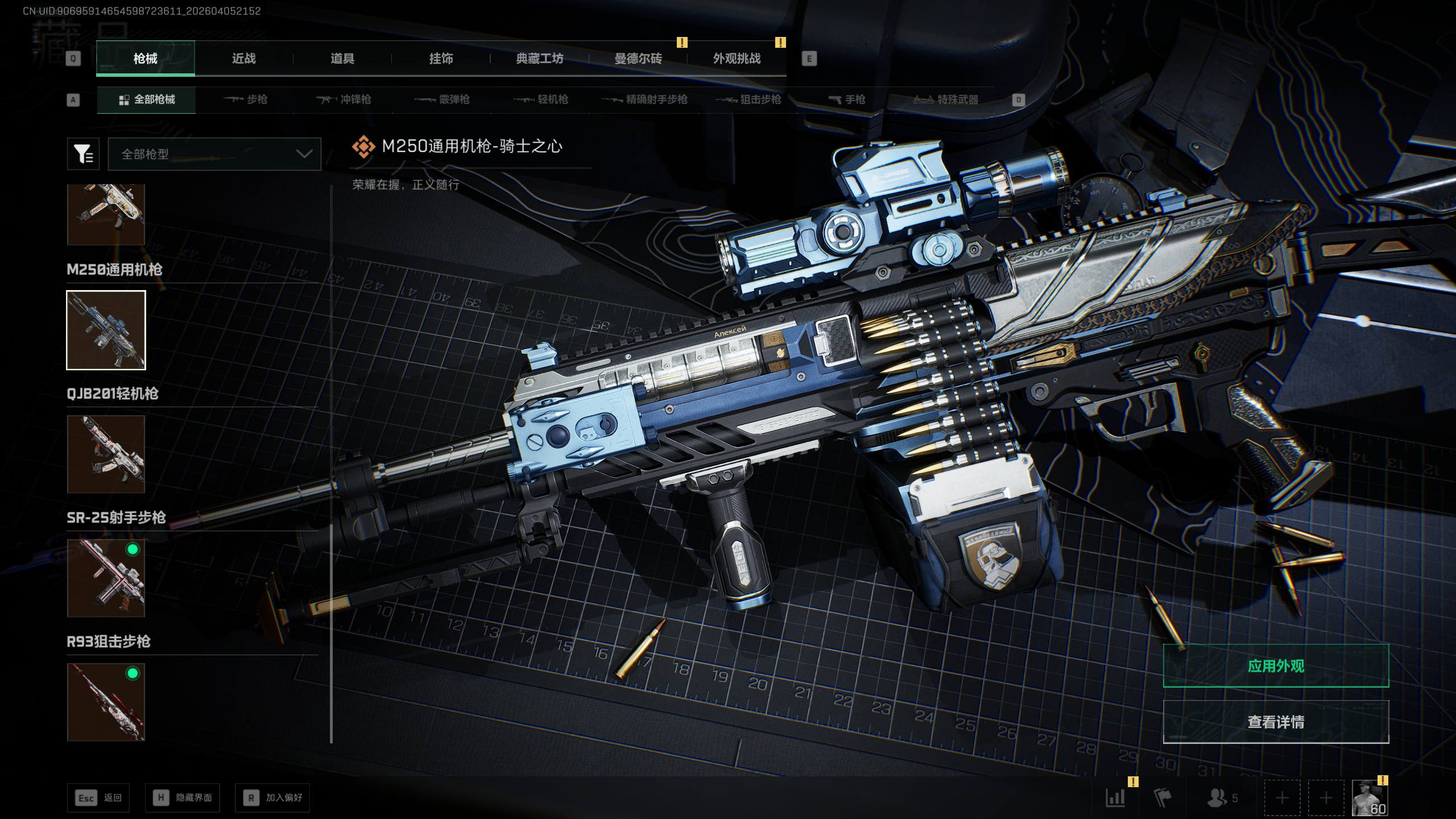Open the 全部枪型 weapon type dropdown

pos(214,154)
